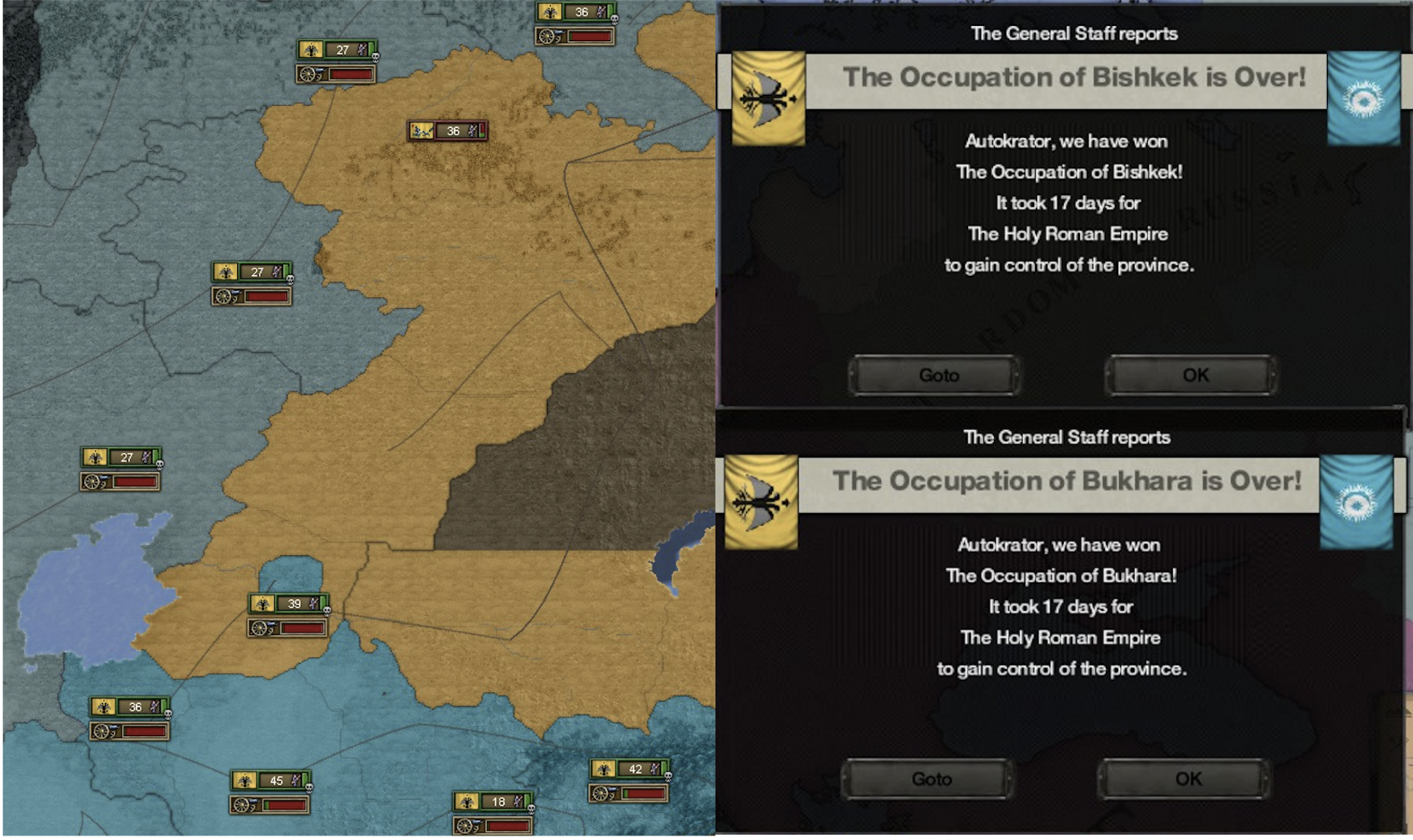The width and height of the screenshot is (1413, 840).
Task: Click Goto on the Bishkek occupation popup
Action: (x=934, y=375)
